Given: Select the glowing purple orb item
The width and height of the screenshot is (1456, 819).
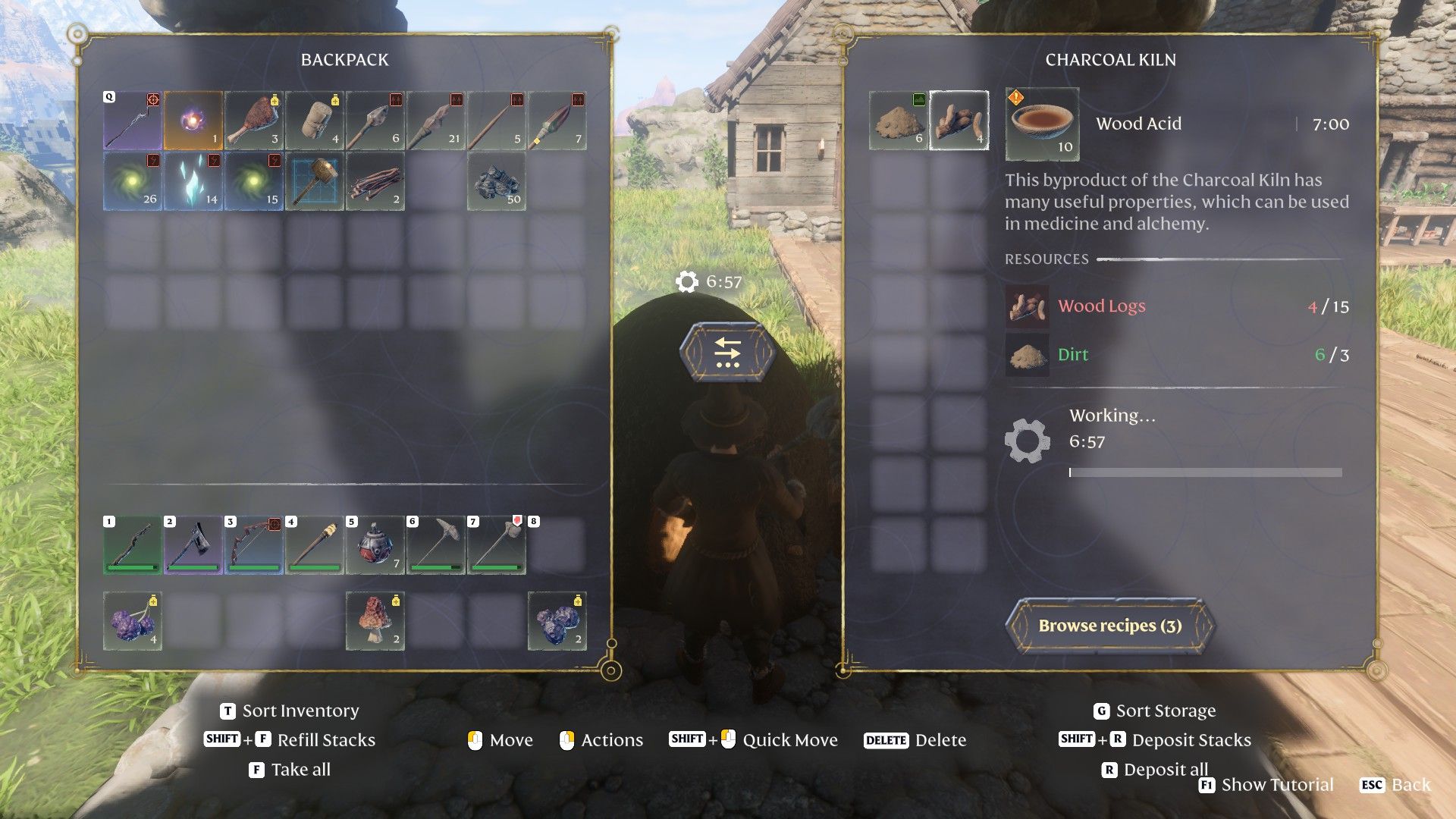Looking at the screenshot, I should click(193, 121).
